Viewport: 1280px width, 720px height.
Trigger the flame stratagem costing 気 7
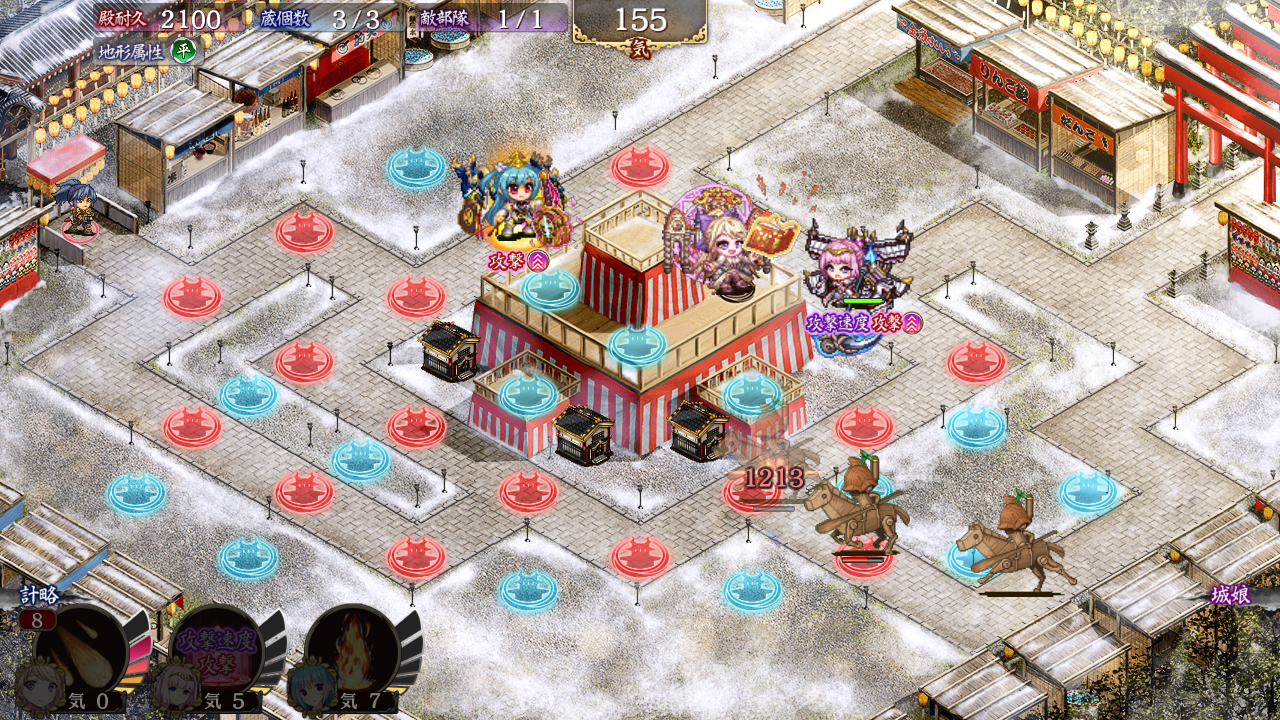point(352,652)
